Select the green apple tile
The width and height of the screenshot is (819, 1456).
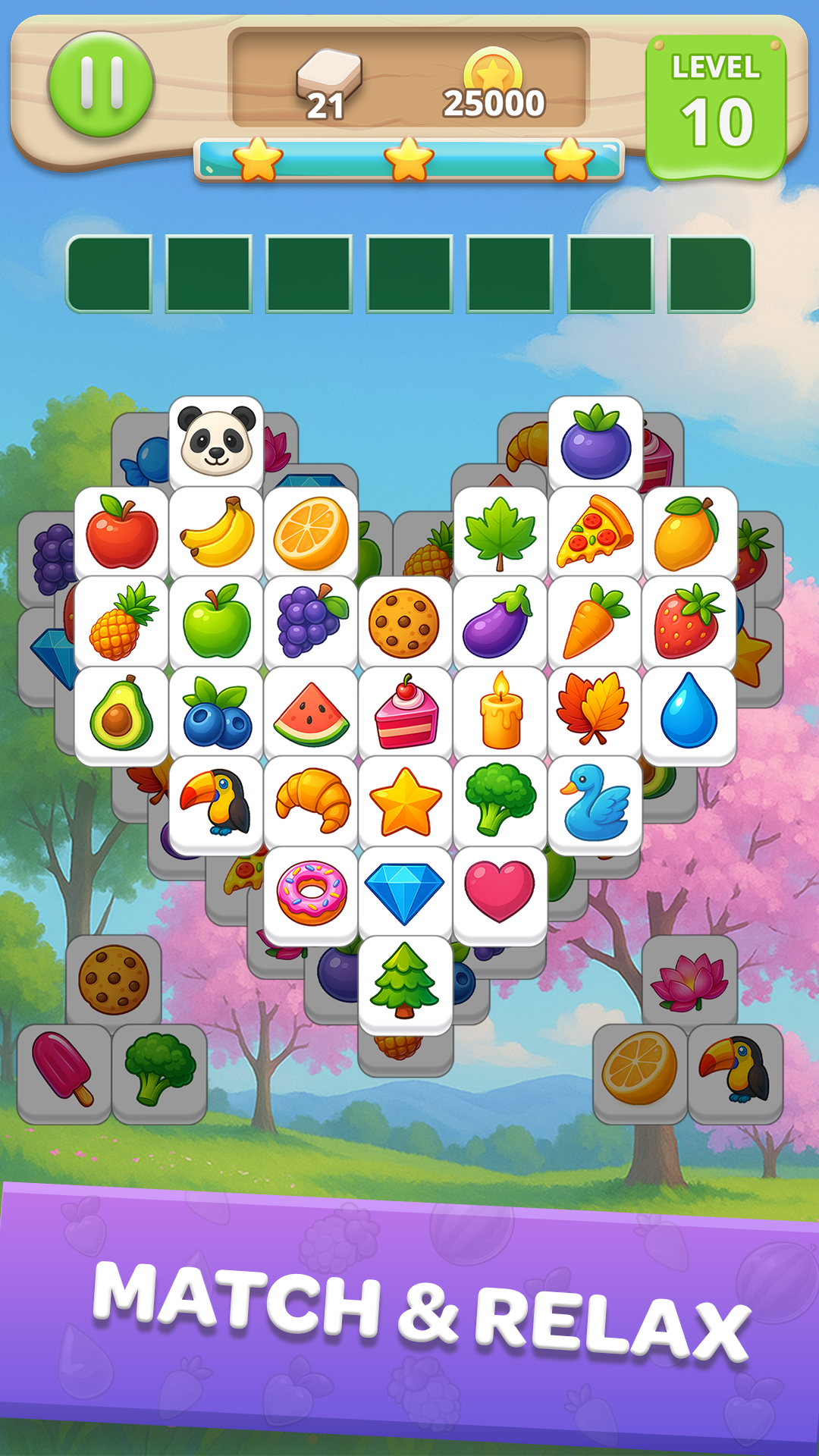click(x=217, y=623)
